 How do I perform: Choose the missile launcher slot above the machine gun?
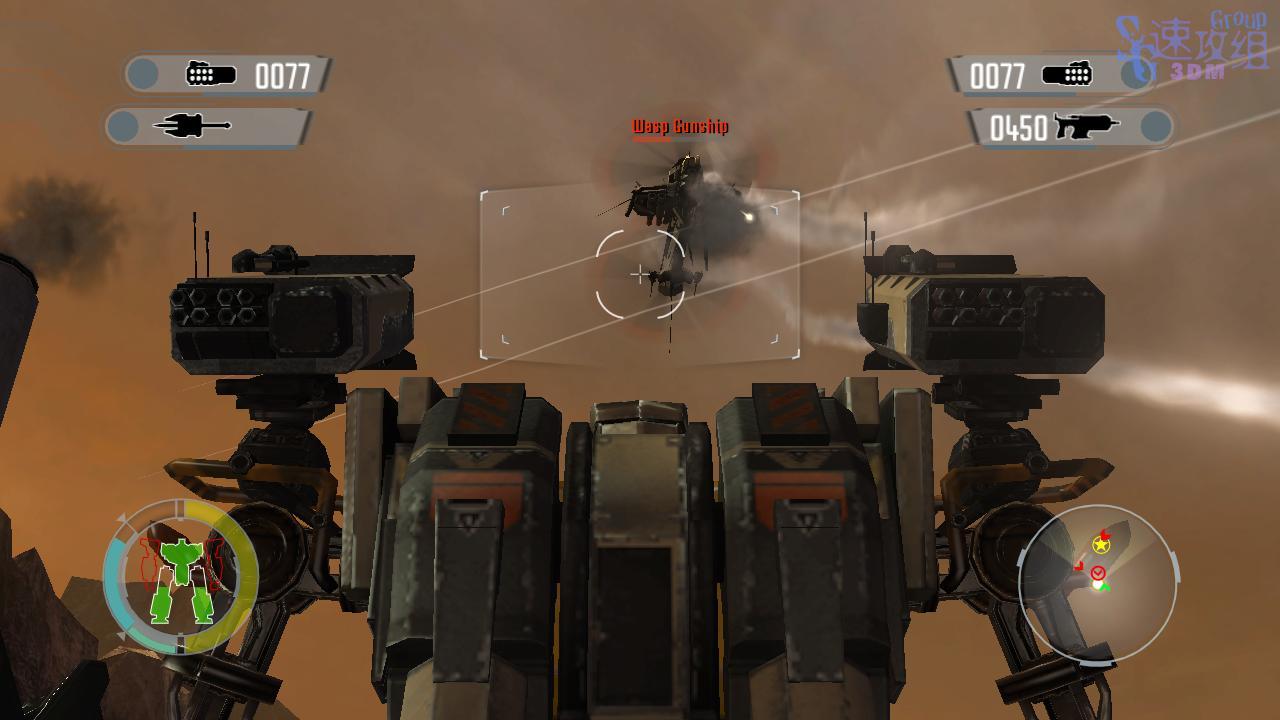tap(1050, 75)
